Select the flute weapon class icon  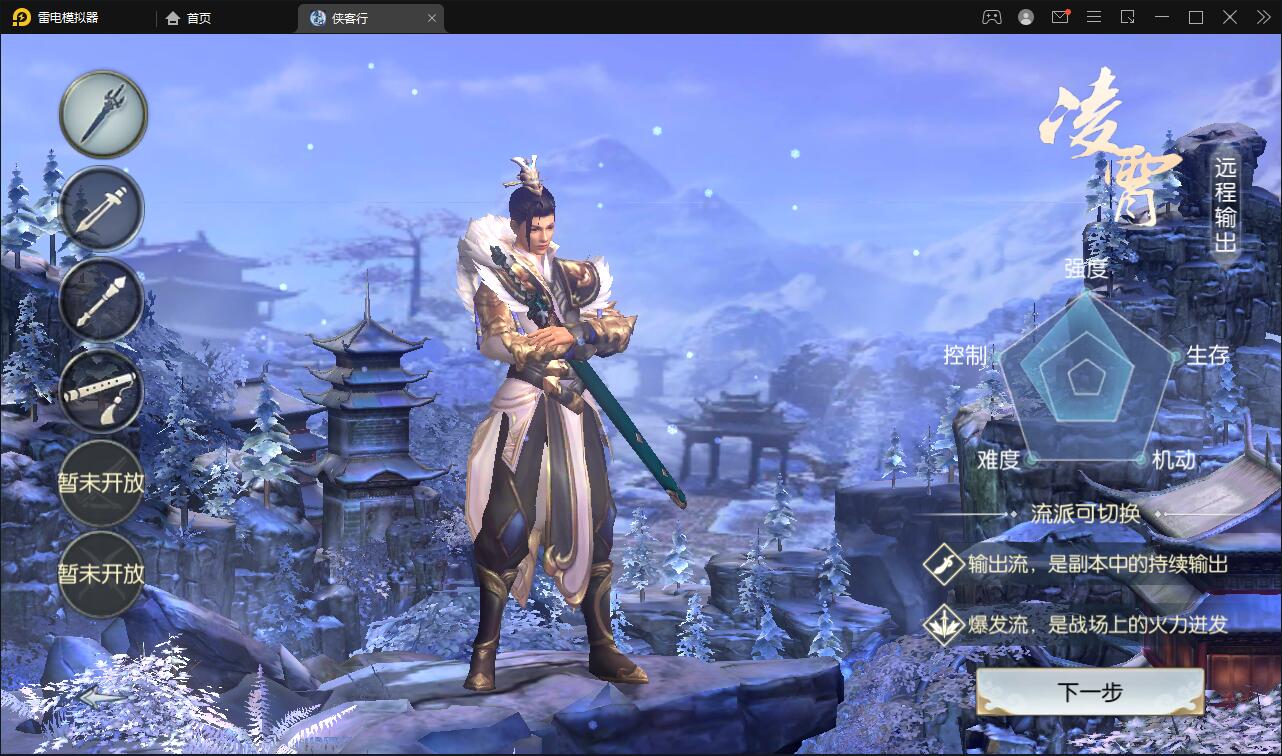[x=101, y=392]
